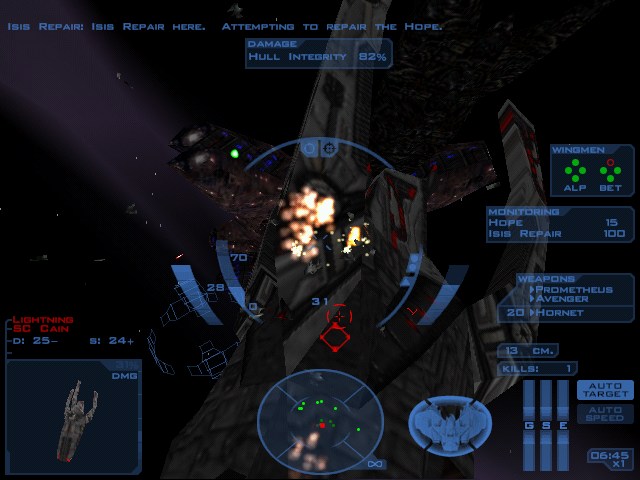Open the wingmen status panel
Viewport: 640px width, 480px height.
coord(591,169)
